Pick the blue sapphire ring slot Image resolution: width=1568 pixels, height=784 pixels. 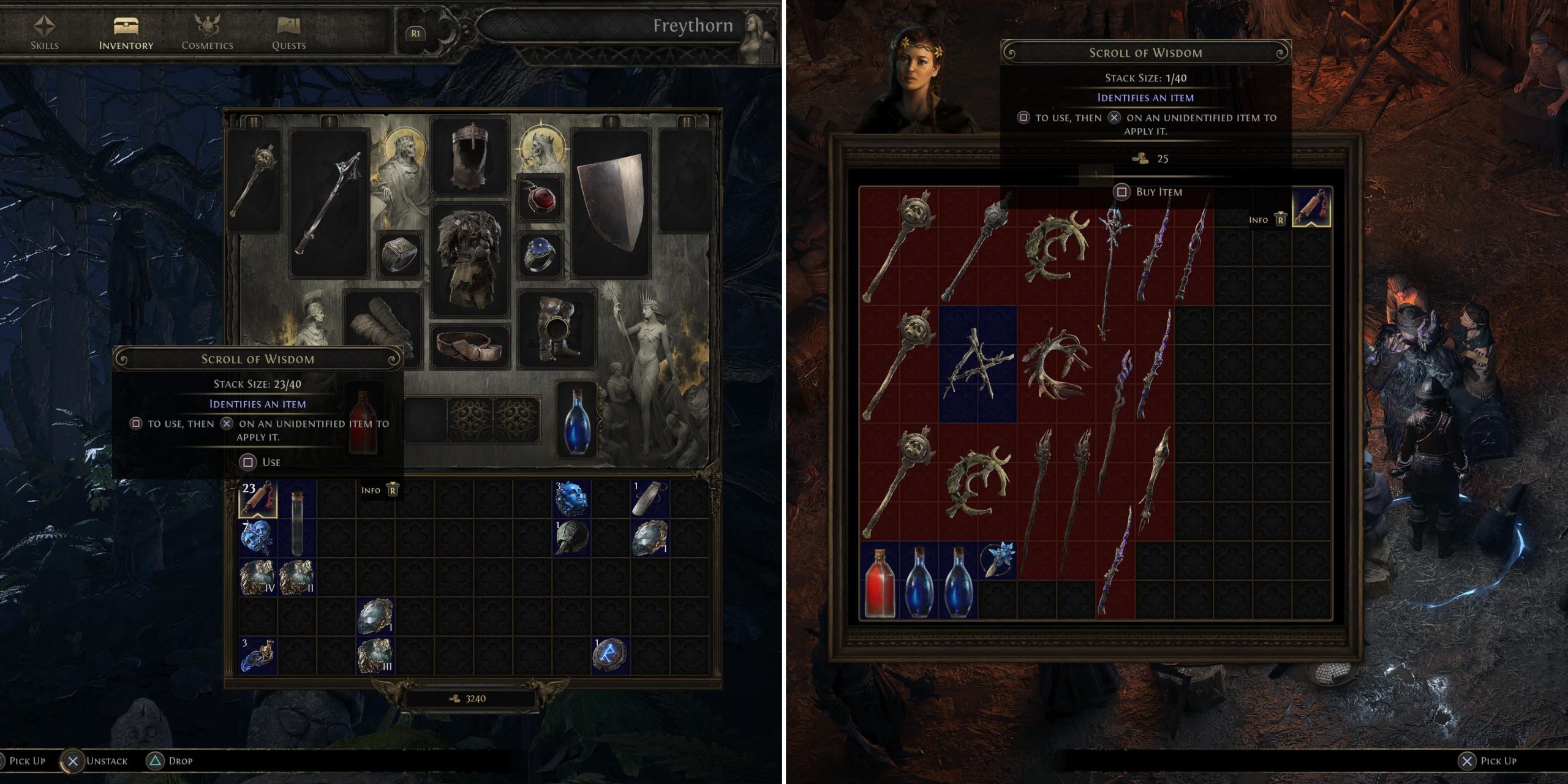[x=540, y=253]
